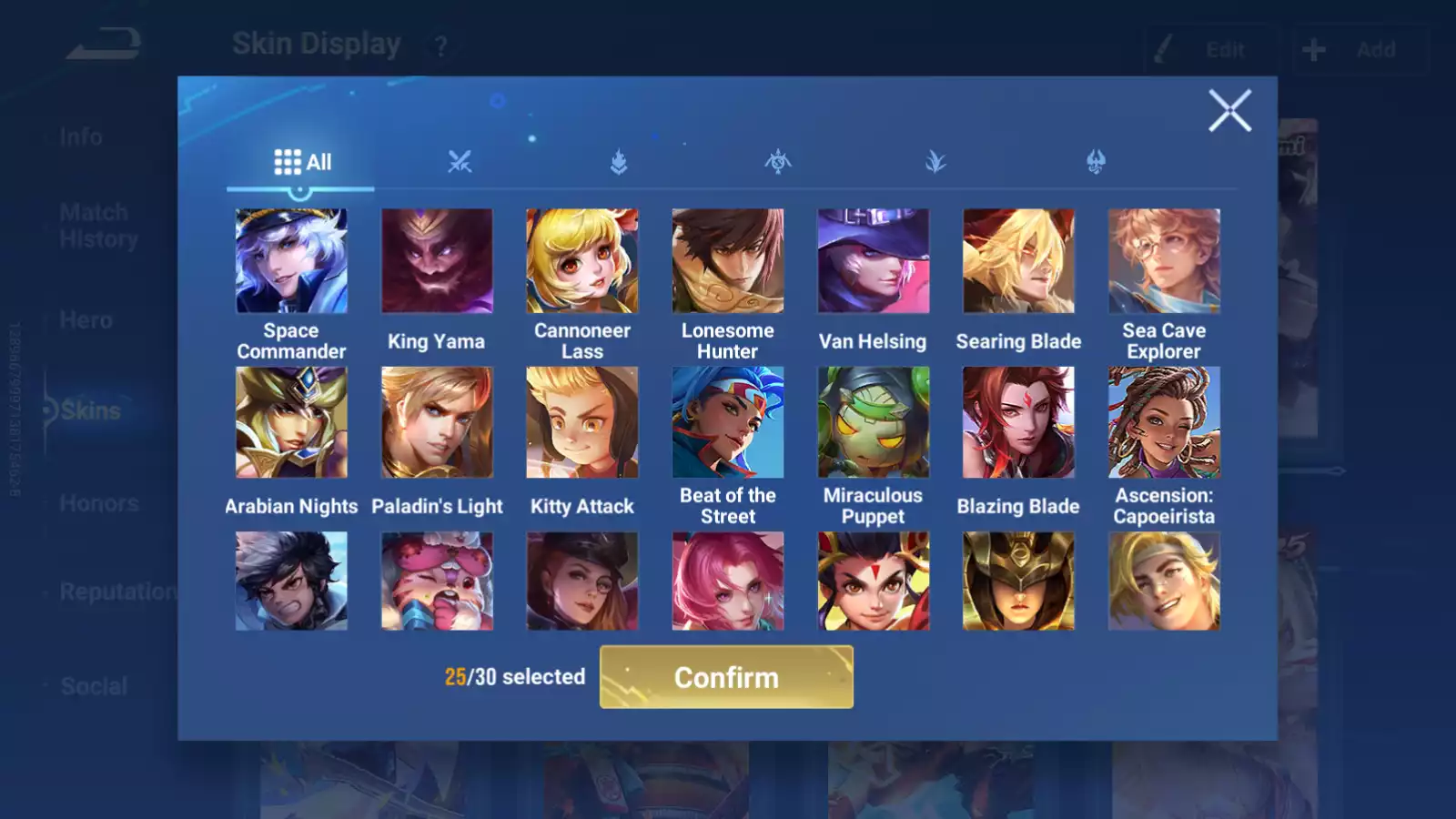This screenshot has width=1456, height=819.
Task: Filter skins by the crossed swords tab
Action: pos(460,162)
